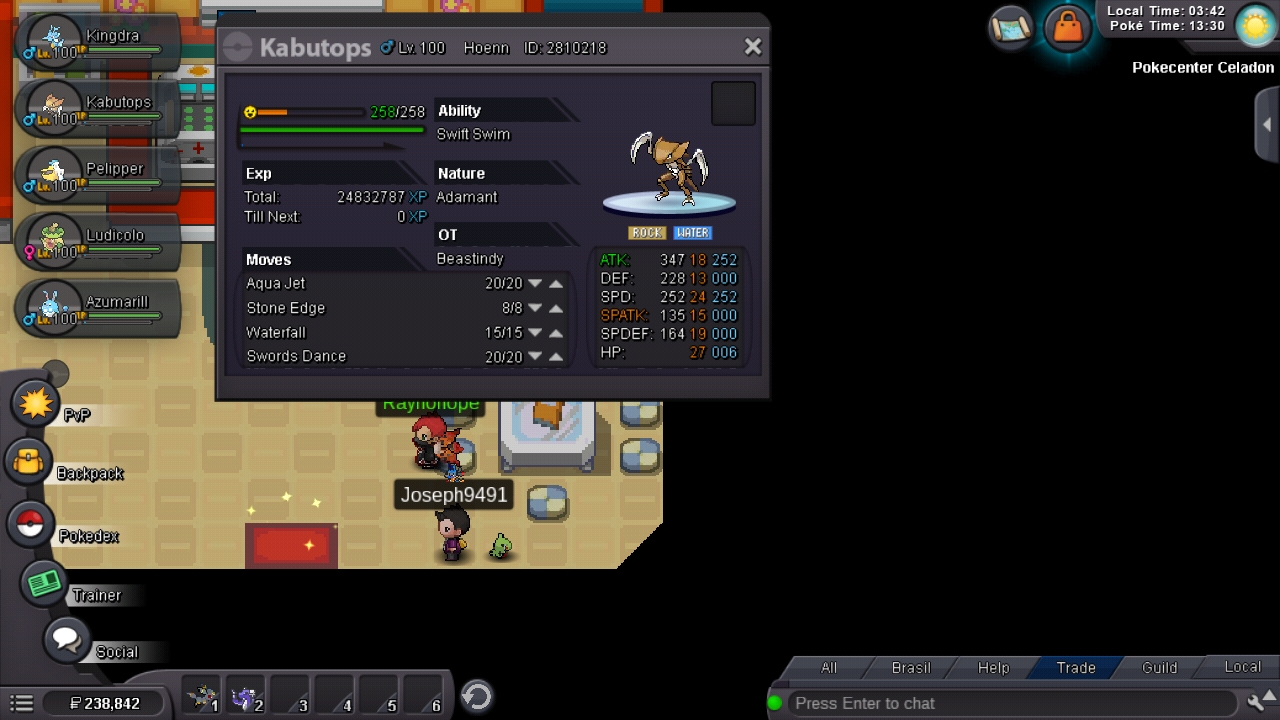This screenshot has height=720, width=1280.
Task: Open the hamburger menu beside money
Action: click(x=22, y=704)
